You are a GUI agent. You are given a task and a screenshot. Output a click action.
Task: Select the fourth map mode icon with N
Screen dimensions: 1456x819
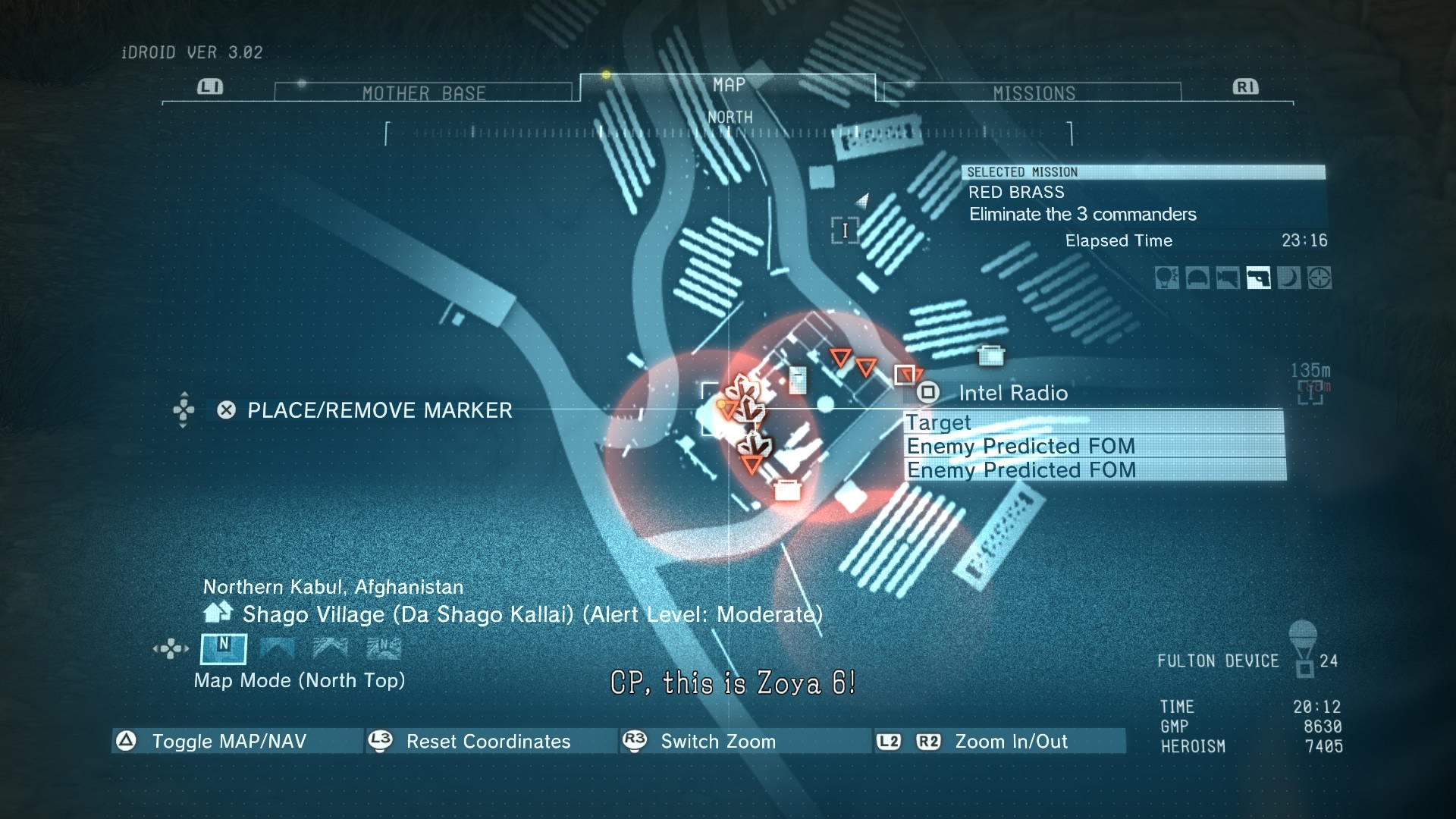pos(384,648)
